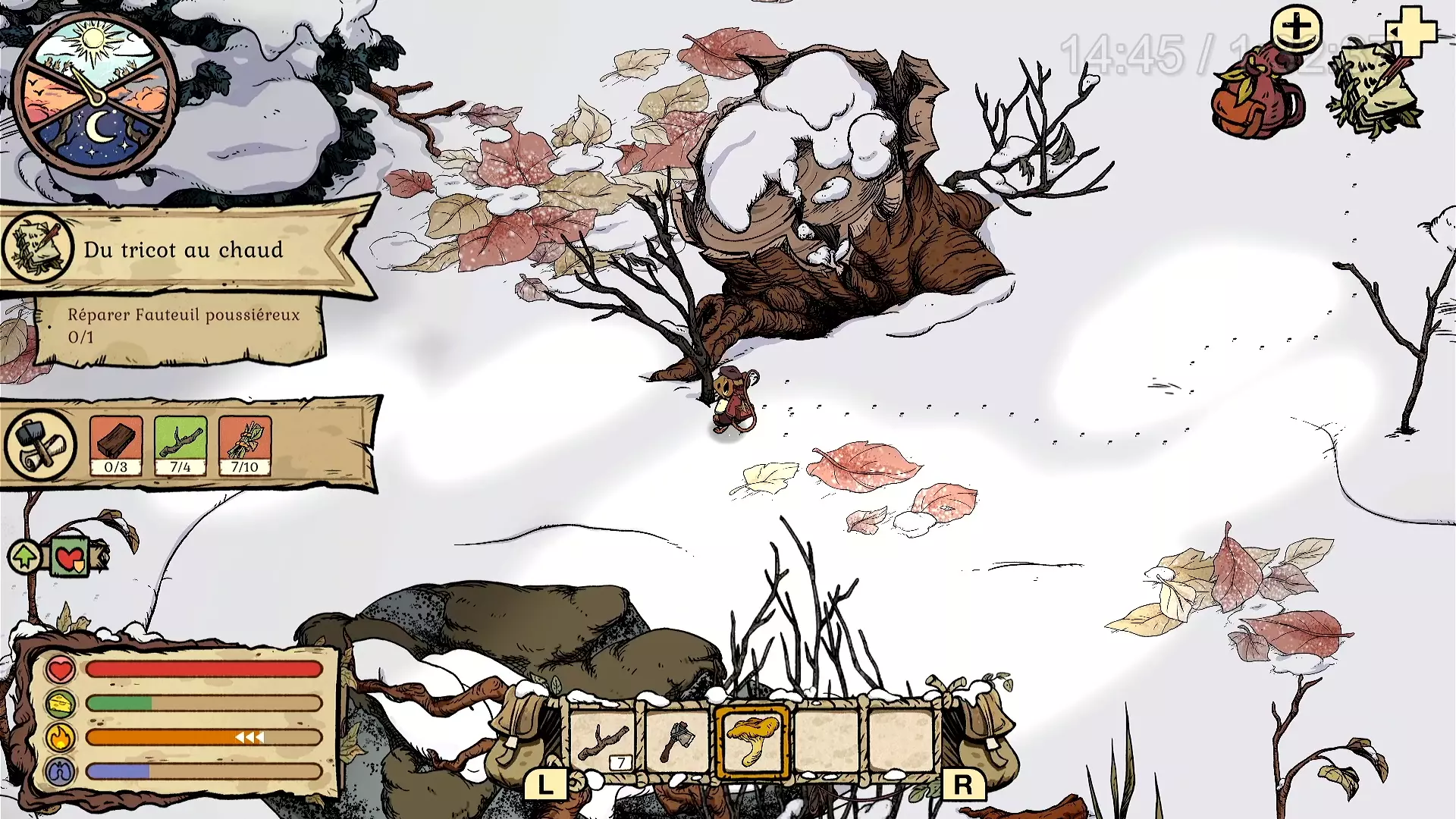Select the 'Réparer Fauteuil poussiéreux' objective
Image resolution: width=1456 pixels, height=819 pixels.
click(x=182, y=325)
